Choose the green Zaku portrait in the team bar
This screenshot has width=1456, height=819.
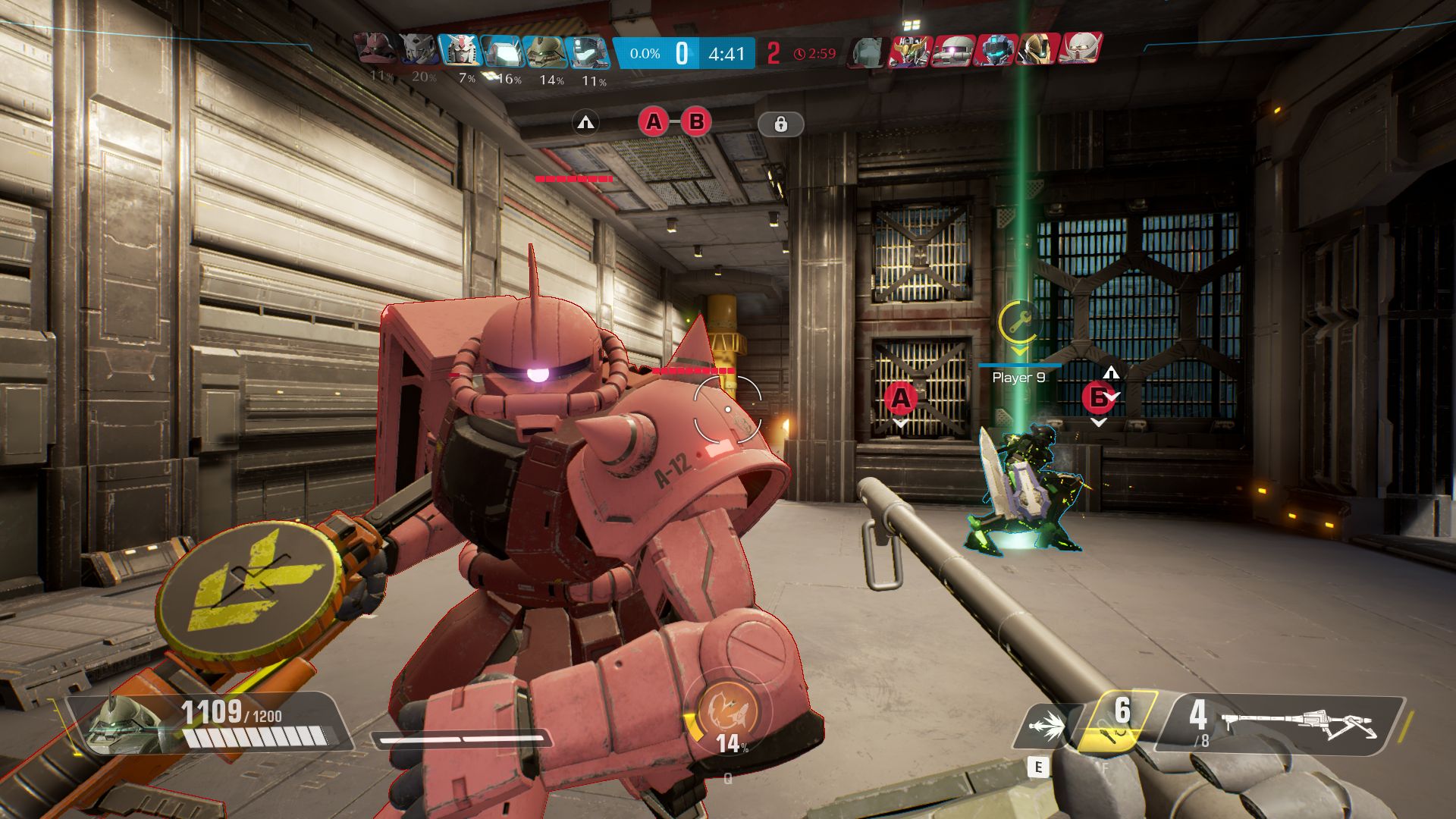click(544, 52)
